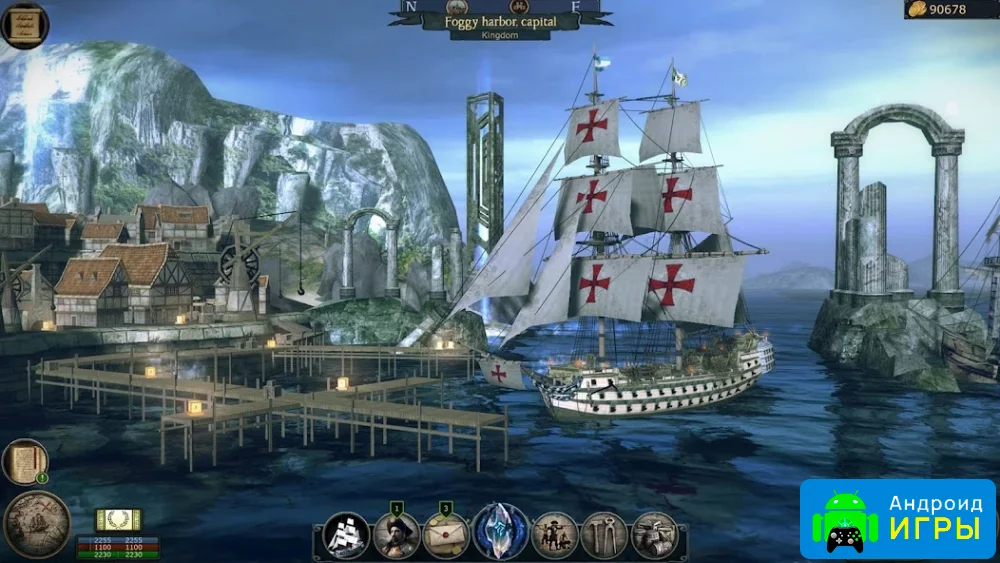Image resolution: width=1000 pixels, height=563 pixels.
Task: Open the quest journal book
Action: pyautogui.click(x=25, y=462)
